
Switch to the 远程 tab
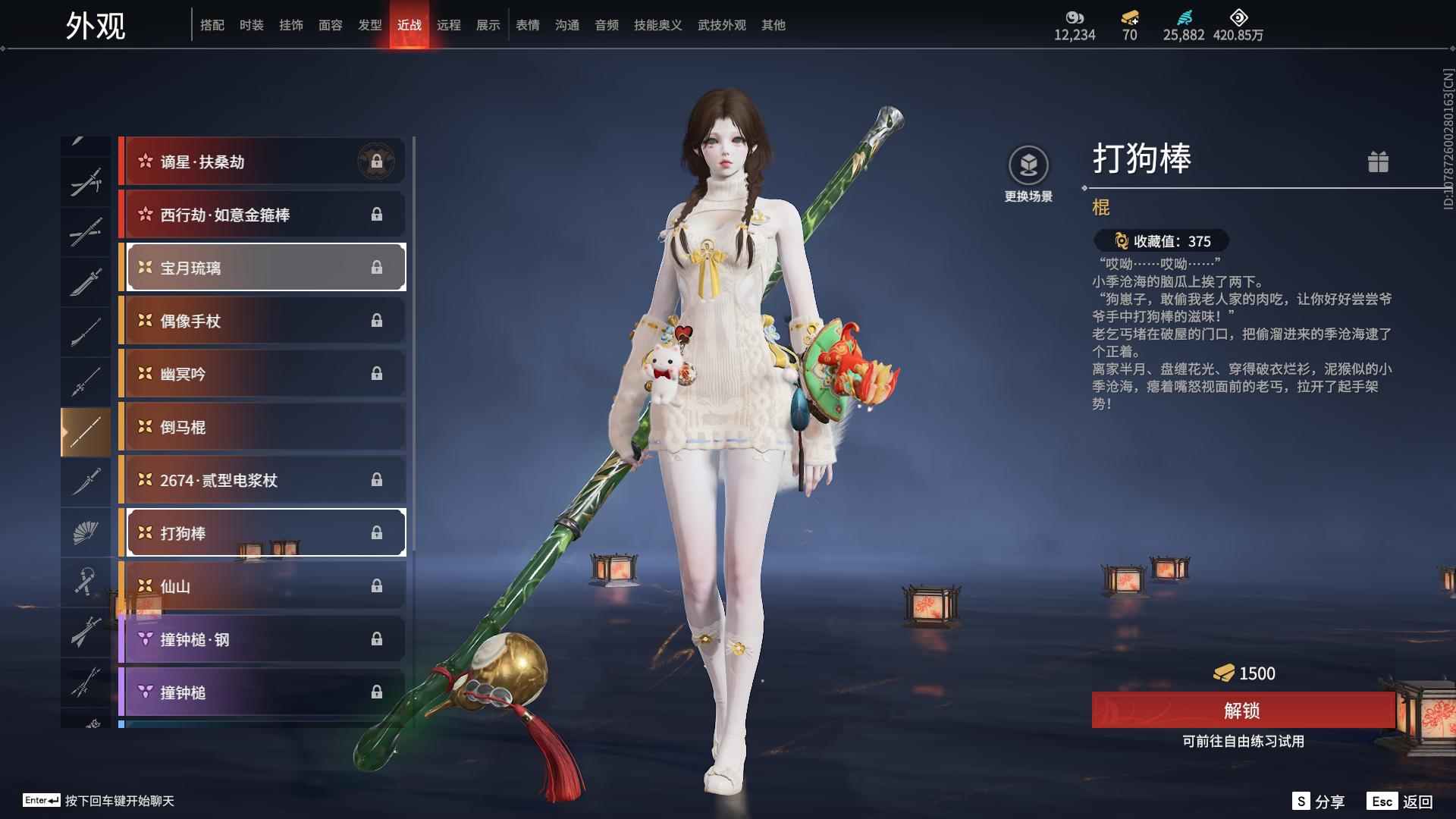click(450, 24)
